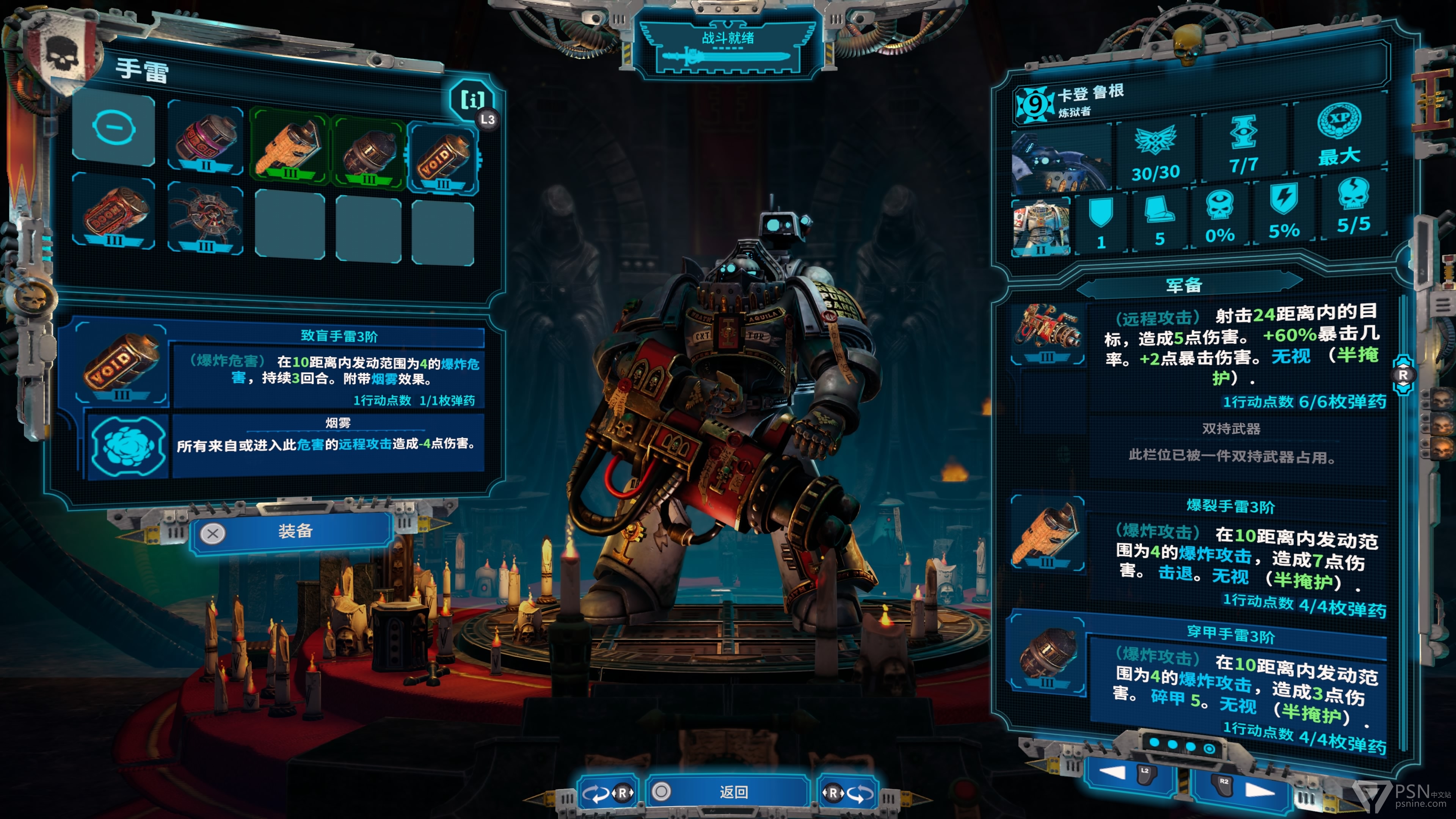Select the empty unequip grenade slot

click(114, 129)
